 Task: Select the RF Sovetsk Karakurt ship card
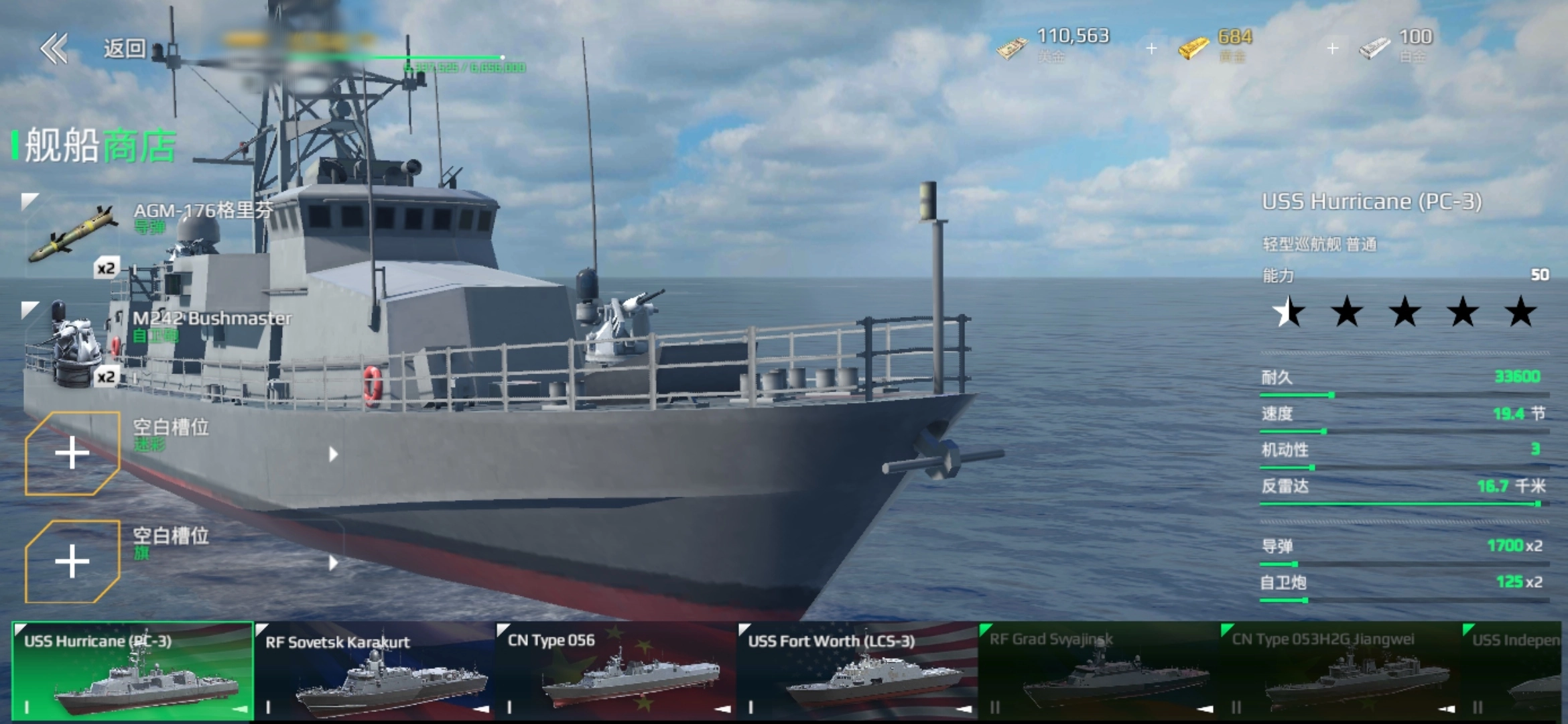click(375, 670)
